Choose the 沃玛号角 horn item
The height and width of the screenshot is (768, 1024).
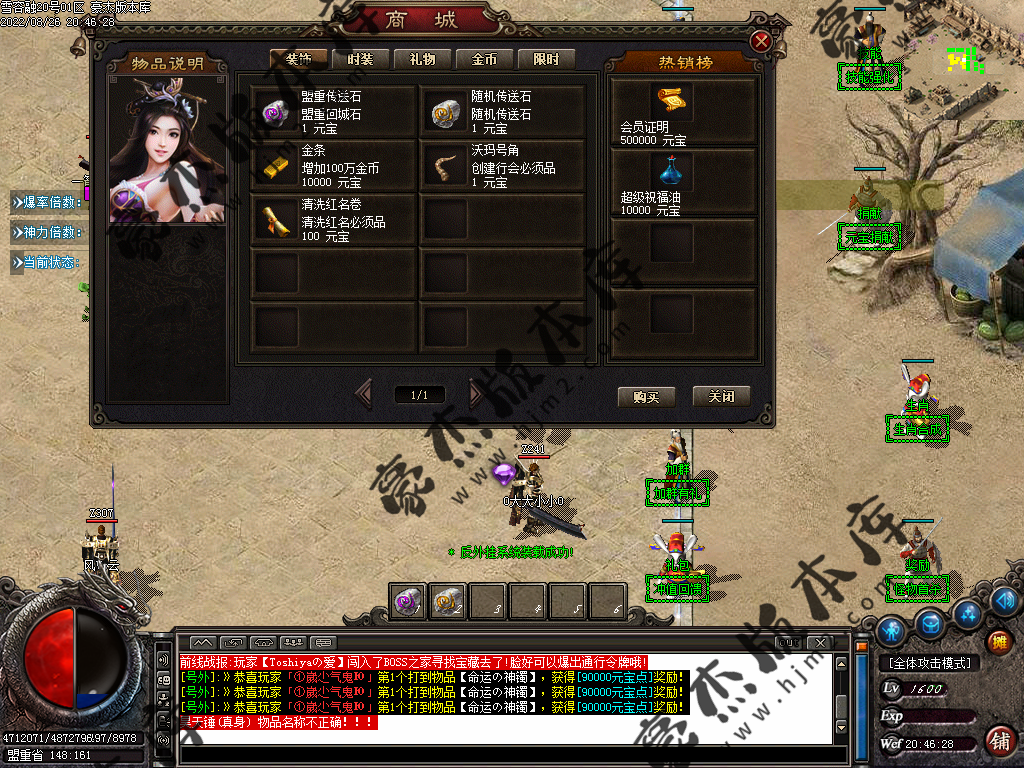coord(503,165)
